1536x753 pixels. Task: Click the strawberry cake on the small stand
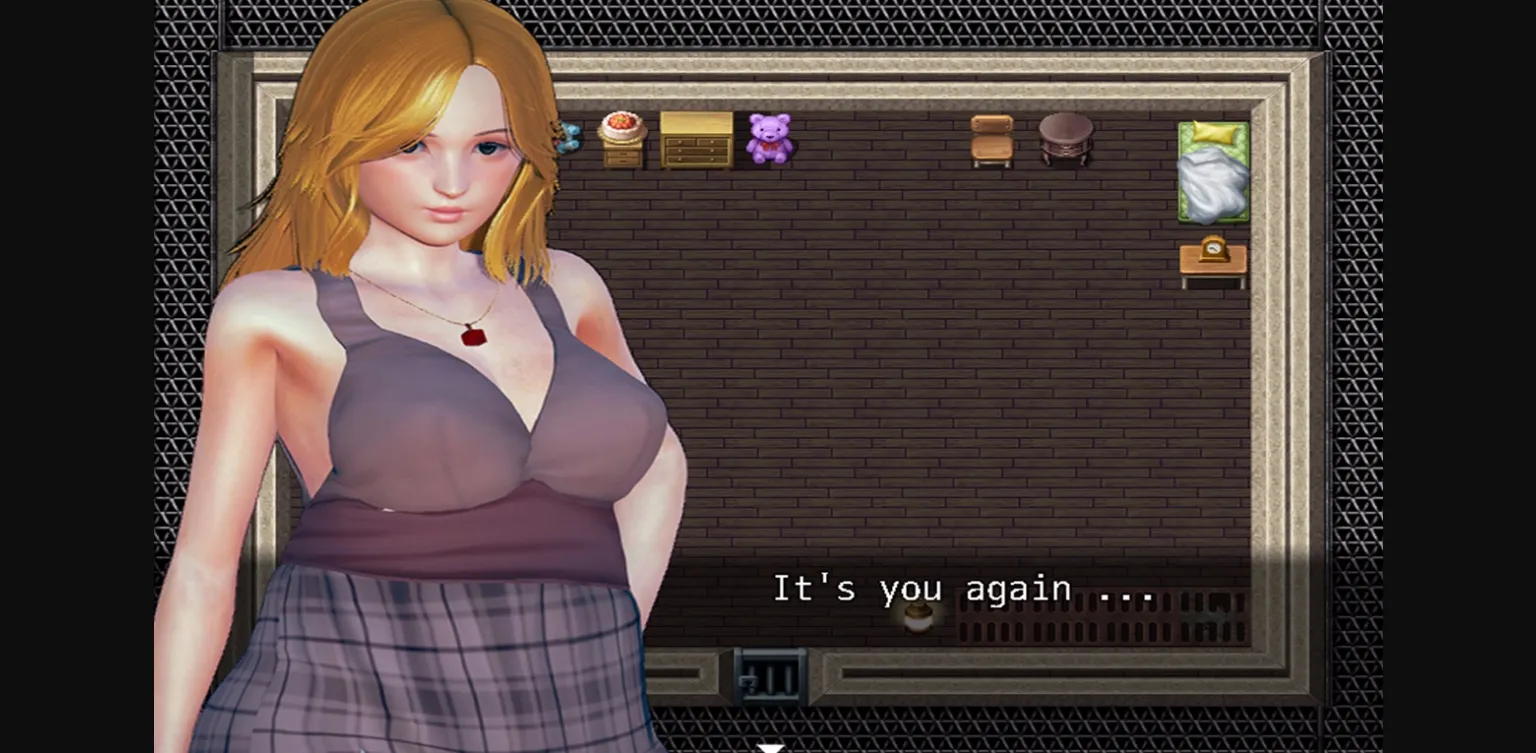coord(622,127)
